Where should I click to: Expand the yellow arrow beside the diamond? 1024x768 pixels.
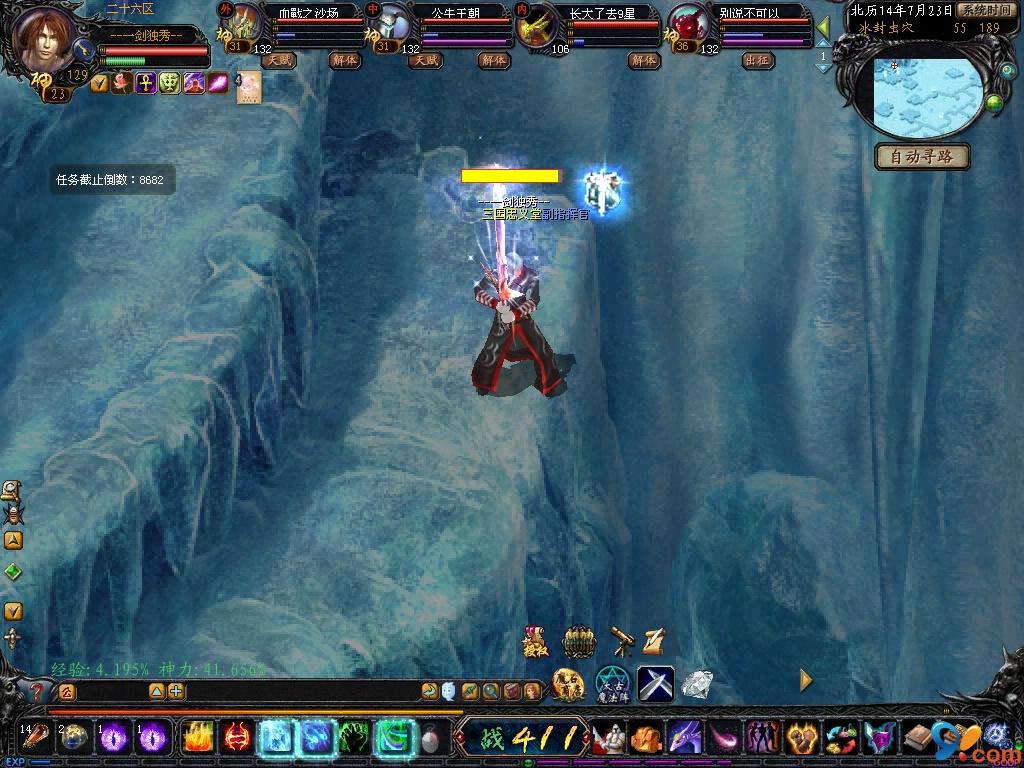806,681
